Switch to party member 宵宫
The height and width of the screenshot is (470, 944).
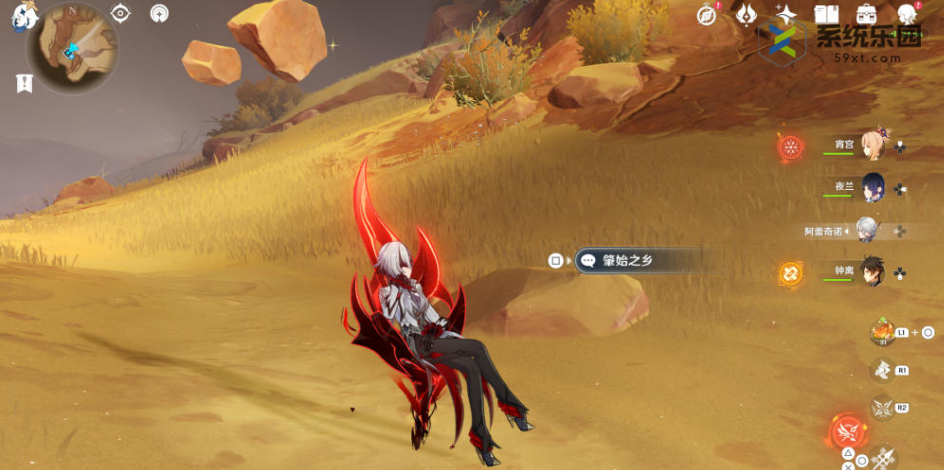[x=872, y=145]
